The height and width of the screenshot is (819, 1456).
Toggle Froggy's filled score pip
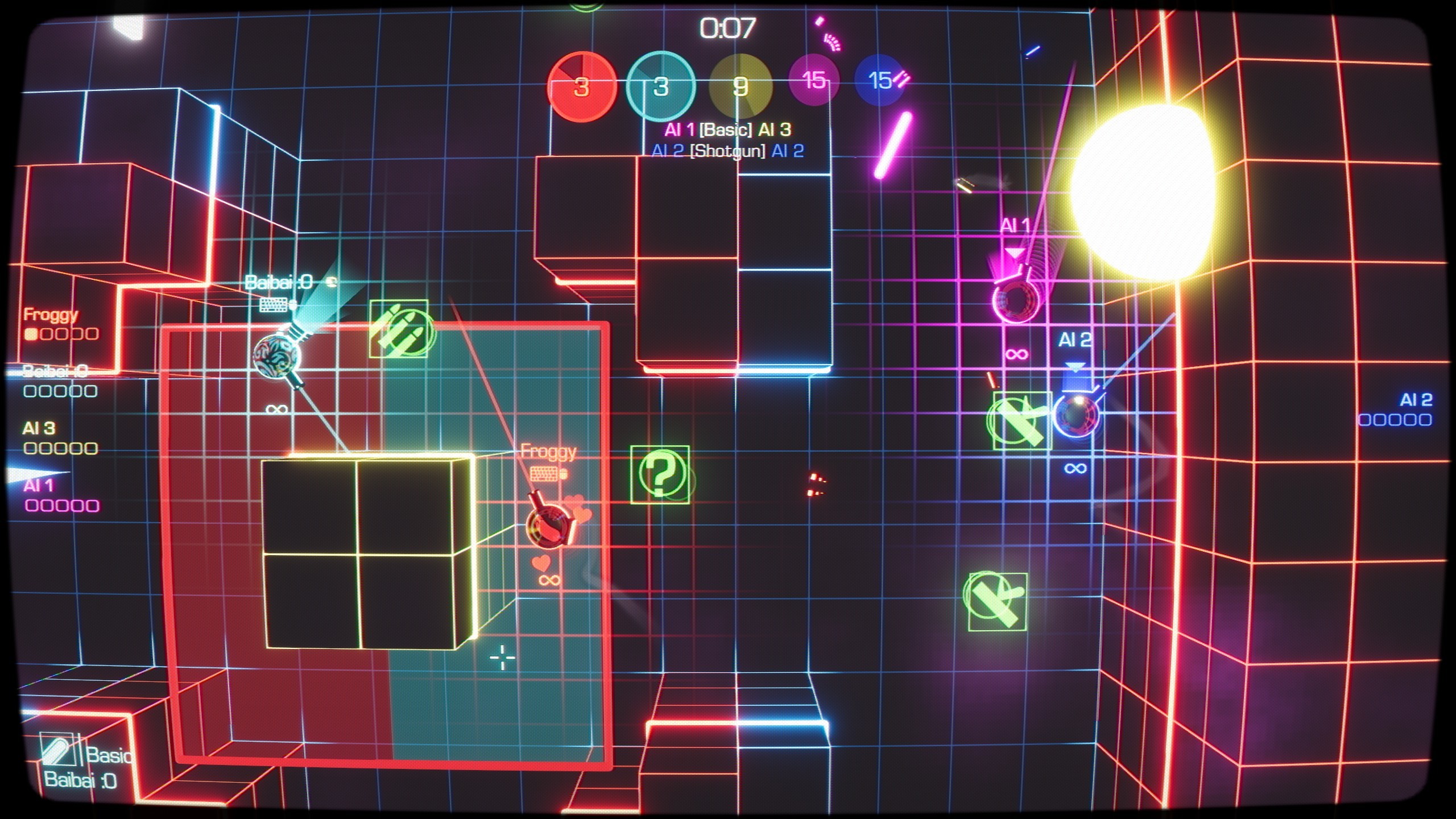pos(30,336)
